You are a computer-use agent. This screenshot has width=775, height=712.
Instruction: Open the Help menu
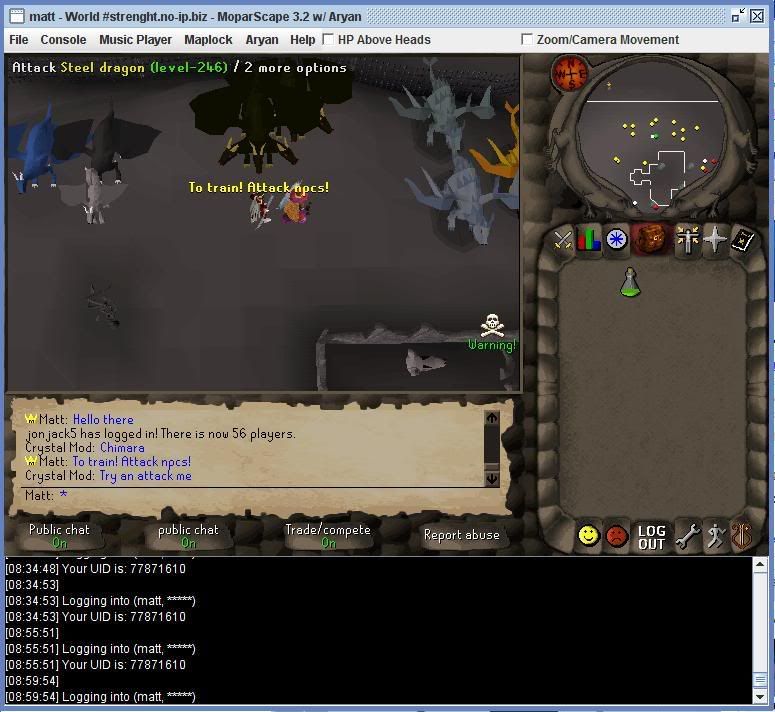[x=302, y=40]
